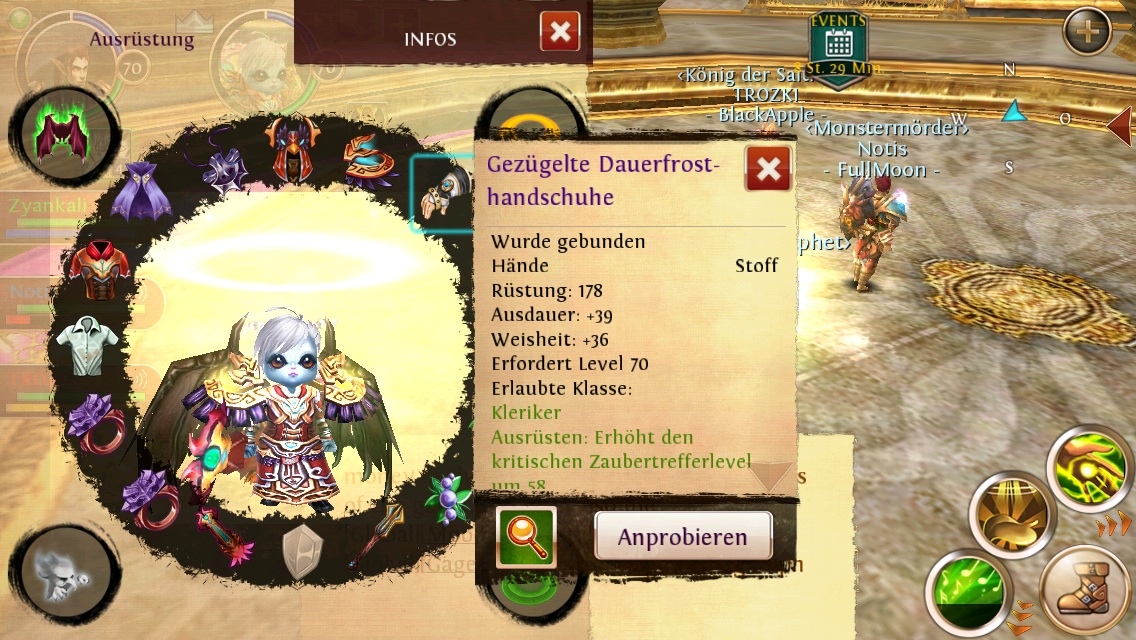The width and height of the screenshot is (1136, 640).
Task: Expand the compass with the red arrow
Action: [1120, 125]
